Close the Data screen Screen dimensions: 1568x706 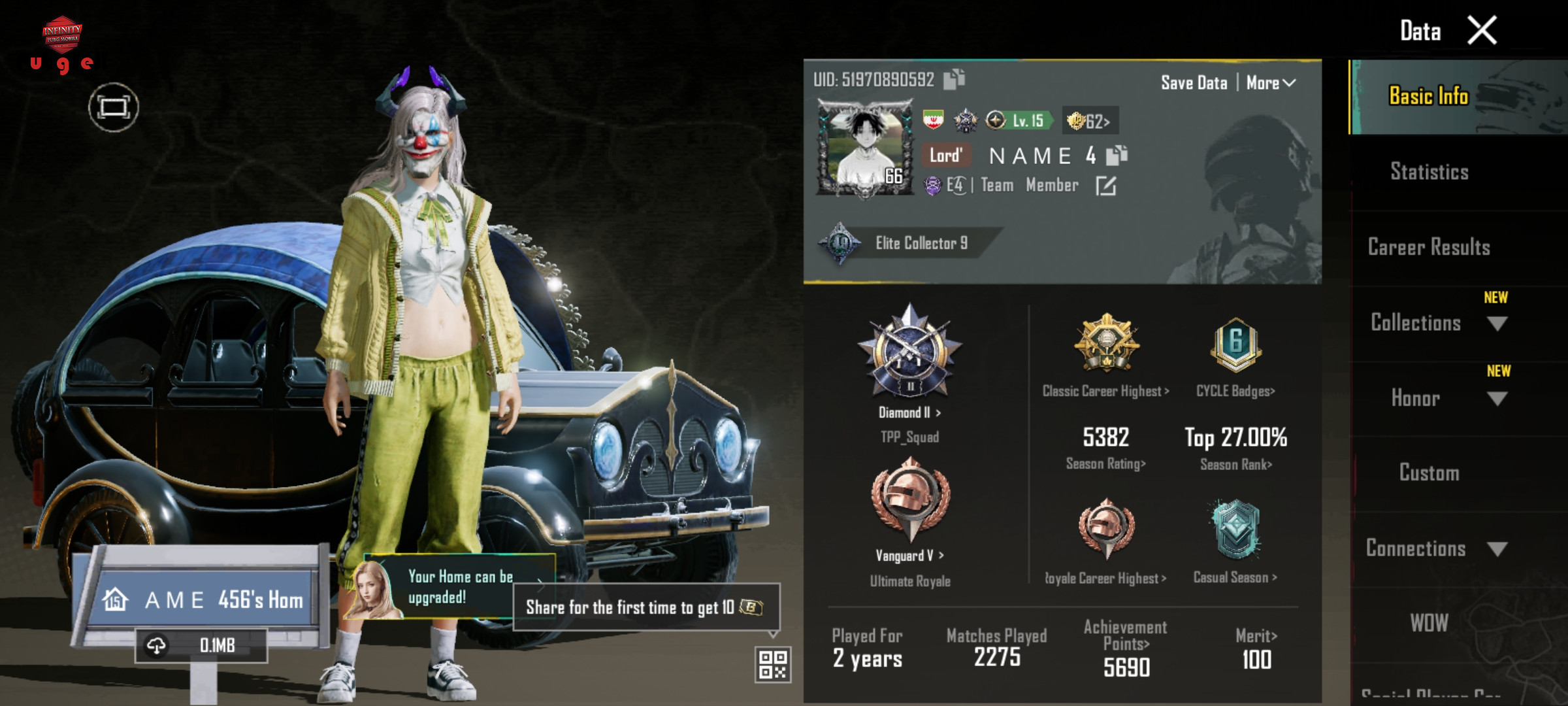[1482, 31]
